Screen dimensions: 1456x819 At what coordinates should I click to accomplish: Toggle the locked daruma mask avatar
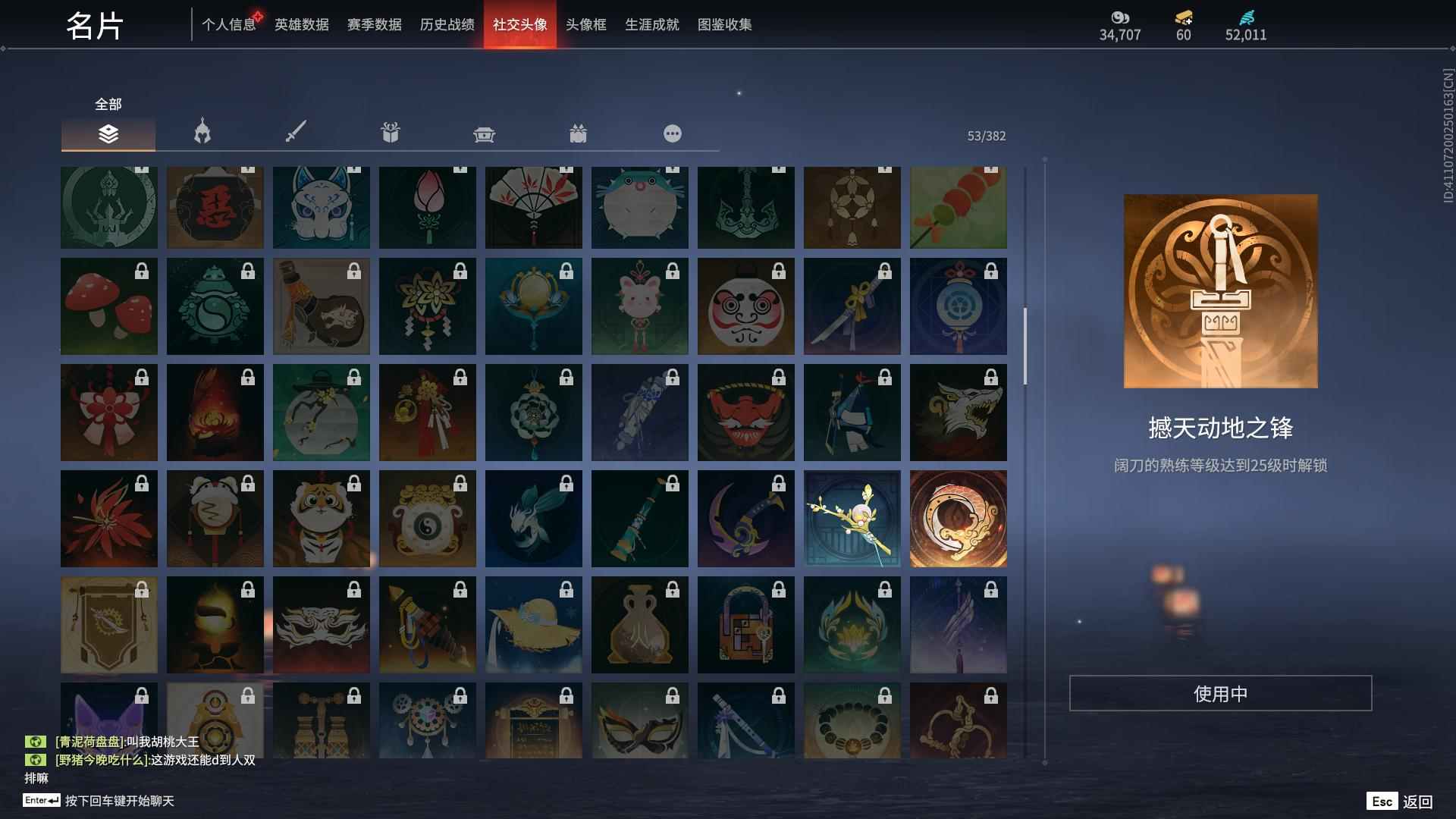point(746,306)
